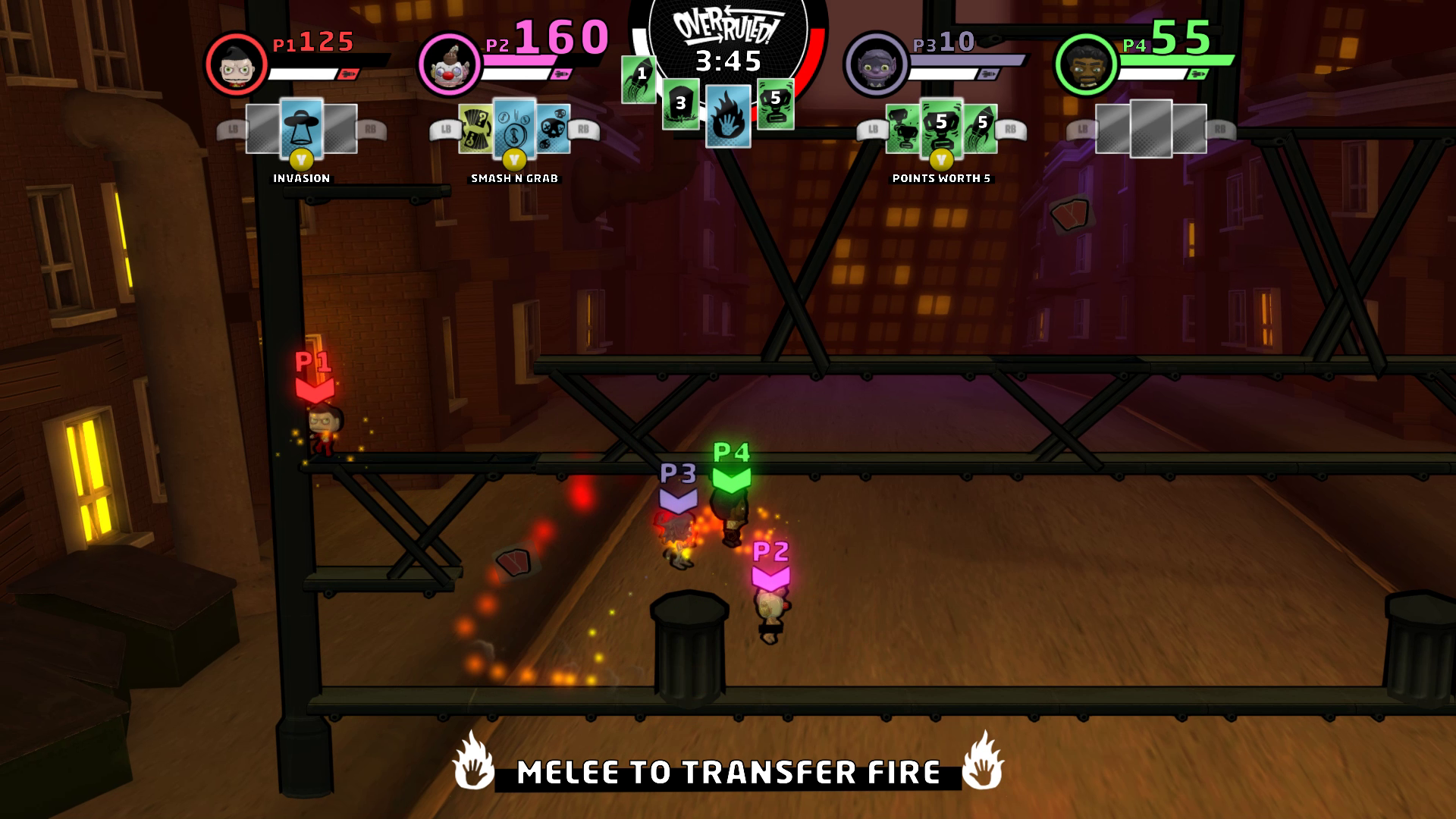Choose P3's green rocket 5 card
Screen dimensions: 1456x819
pos(981,129)
